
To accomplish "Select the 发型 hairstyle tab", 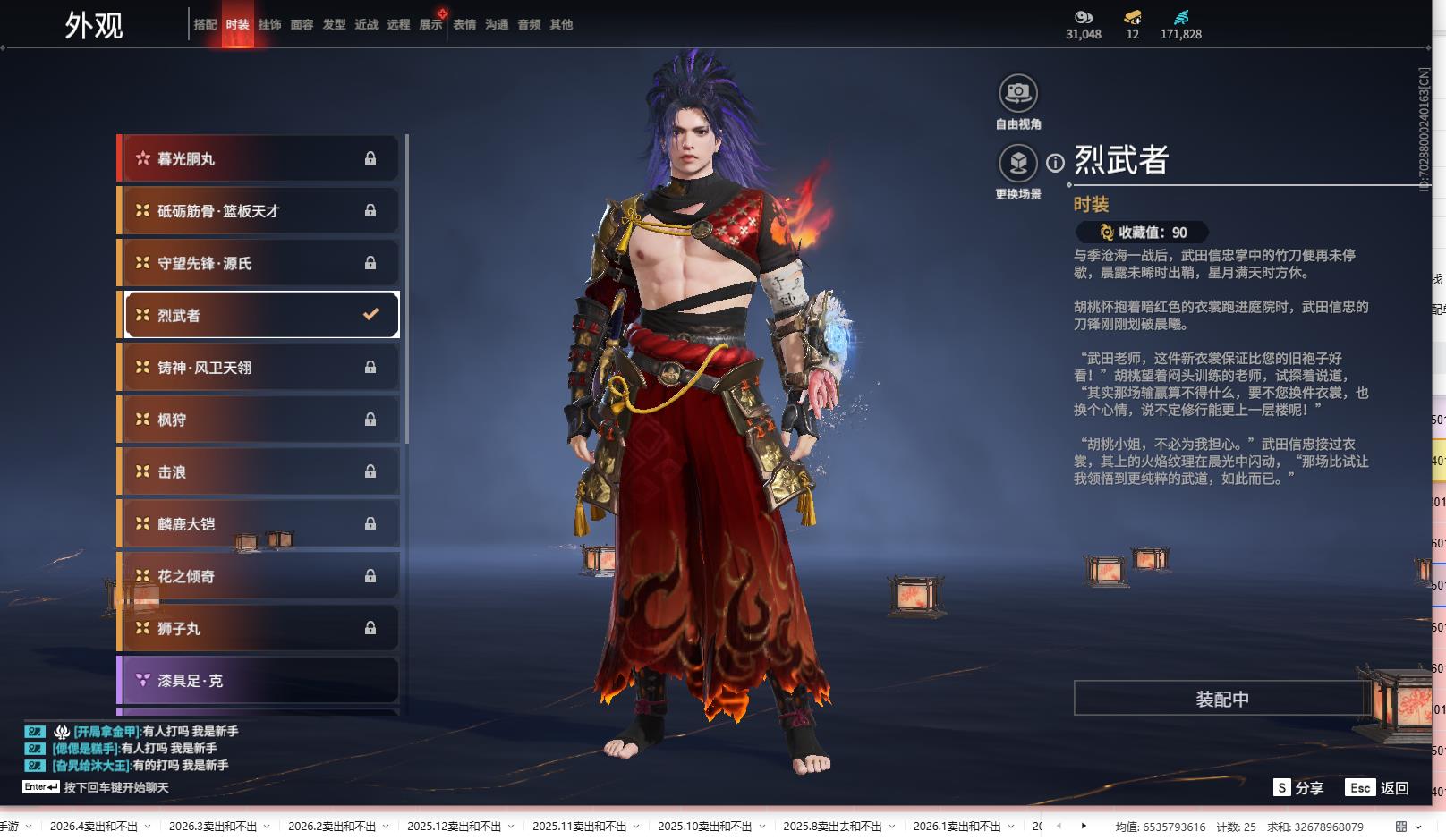I will coord(334,25).
